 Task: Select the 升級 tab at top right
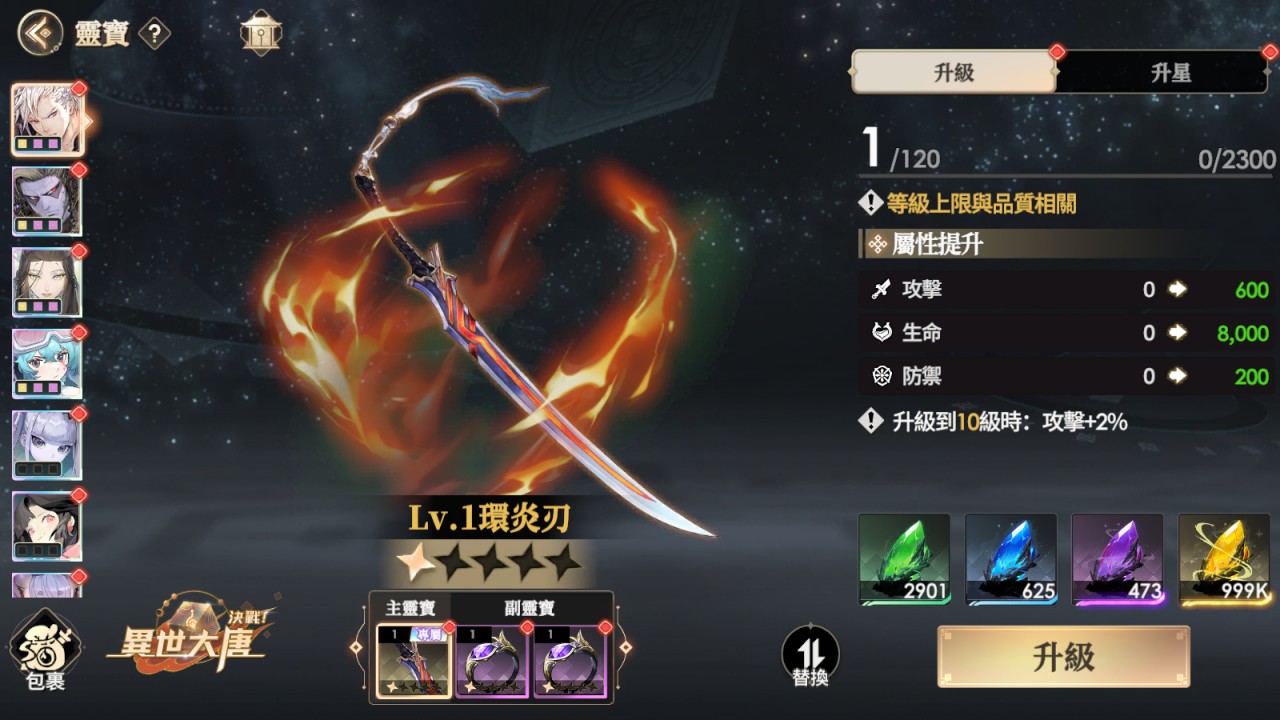(952, 73)
